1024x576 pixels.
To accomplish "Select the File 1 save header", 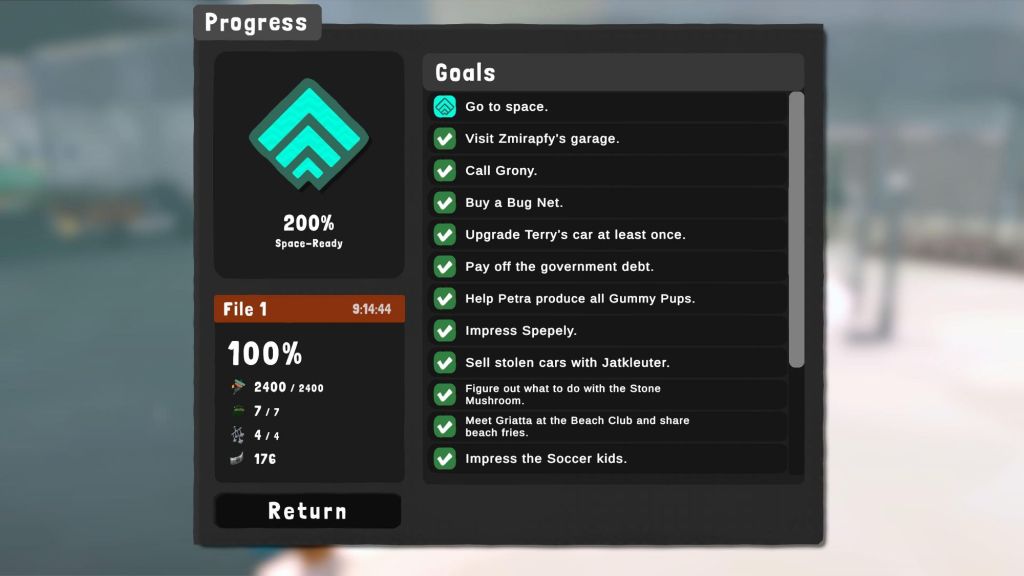I will point(309,309).
